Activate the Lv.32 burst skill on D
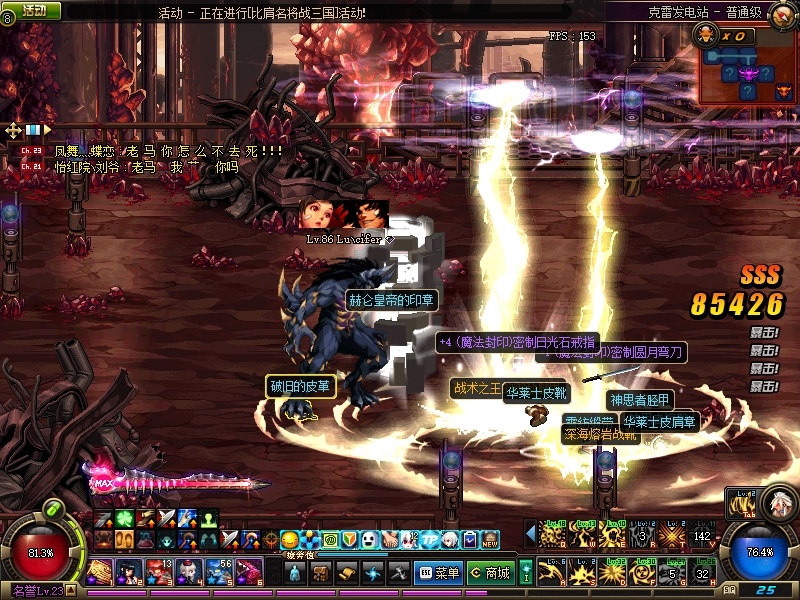 tap(613, 572)
